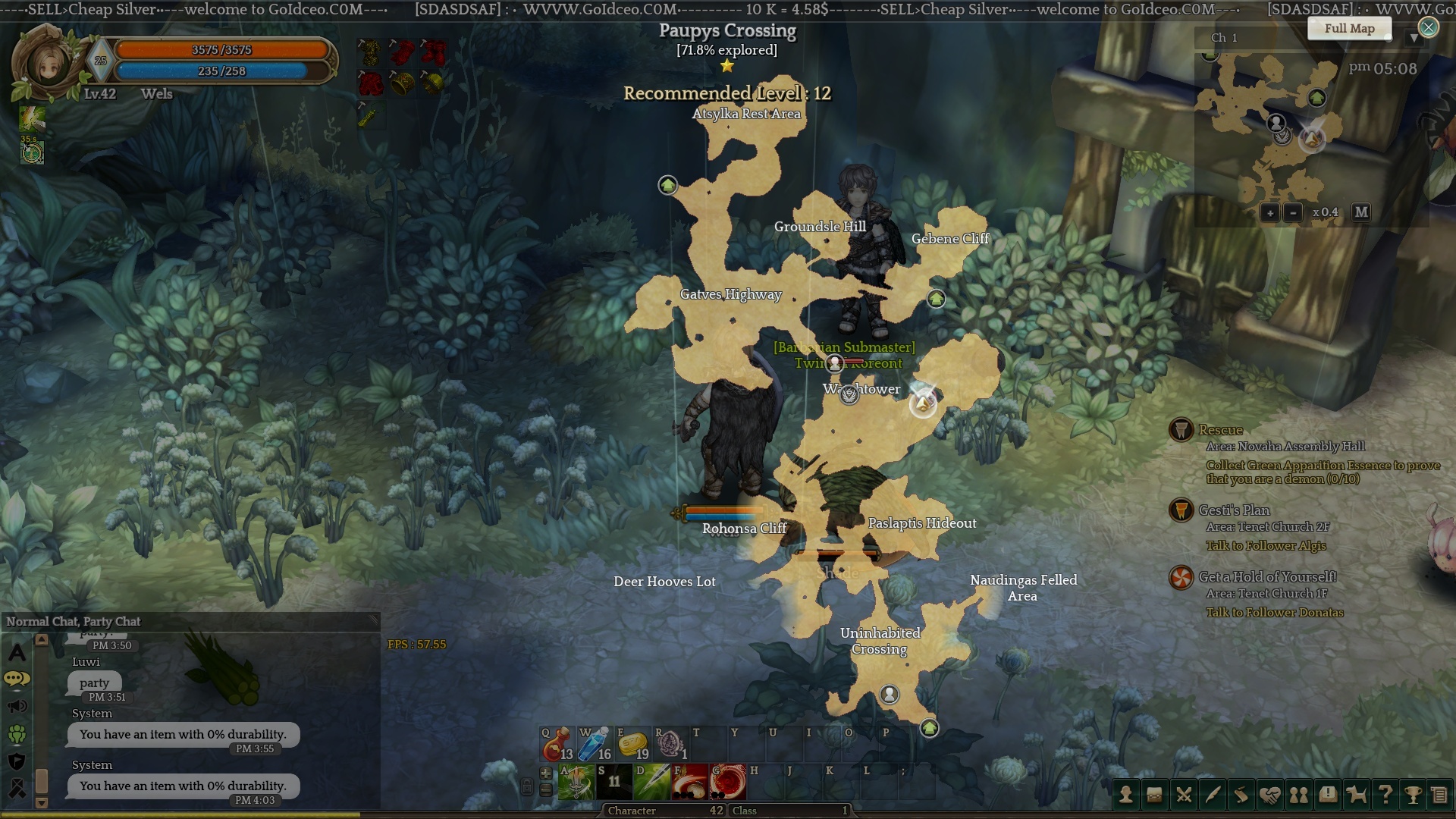This screenshot has width=1456, height=819.
Task: Select the Rescue quest tracker entry
Action: pos(1220,430)
